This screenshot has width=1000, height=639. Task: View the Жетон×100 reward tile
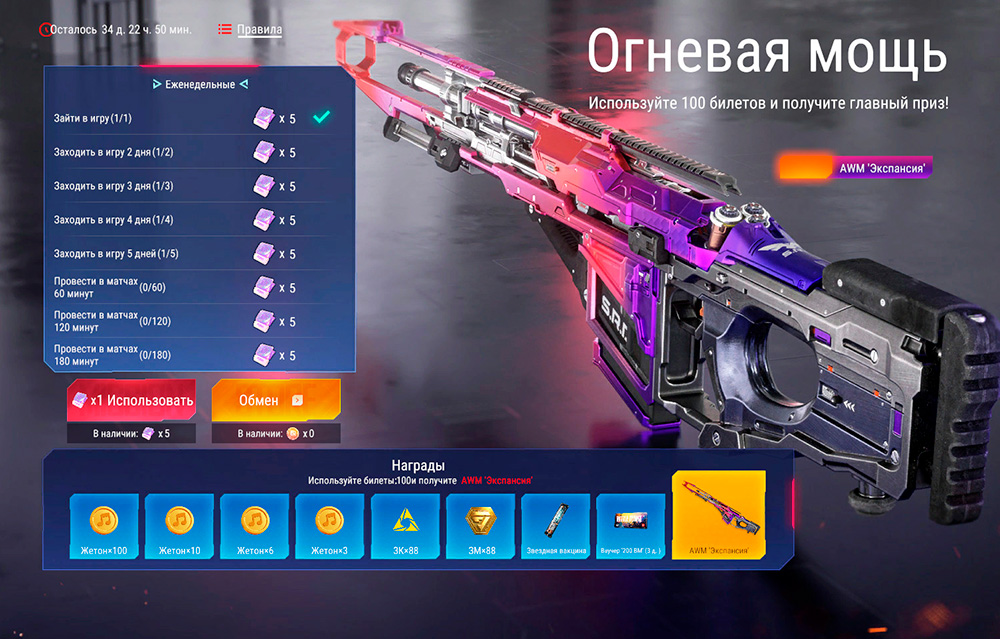[104, 527]
